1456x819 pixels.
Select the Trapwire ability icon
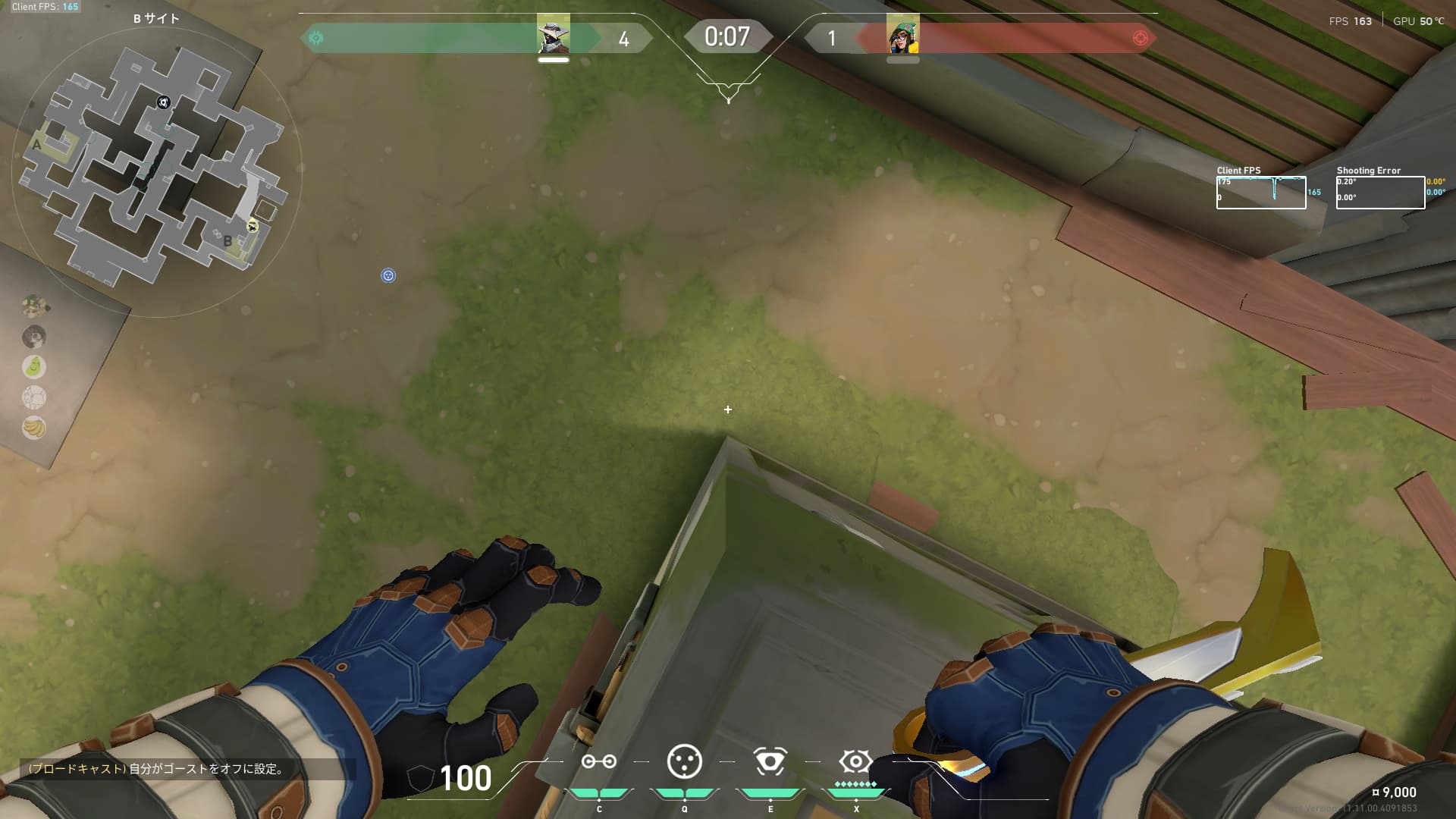click(598, 762)
